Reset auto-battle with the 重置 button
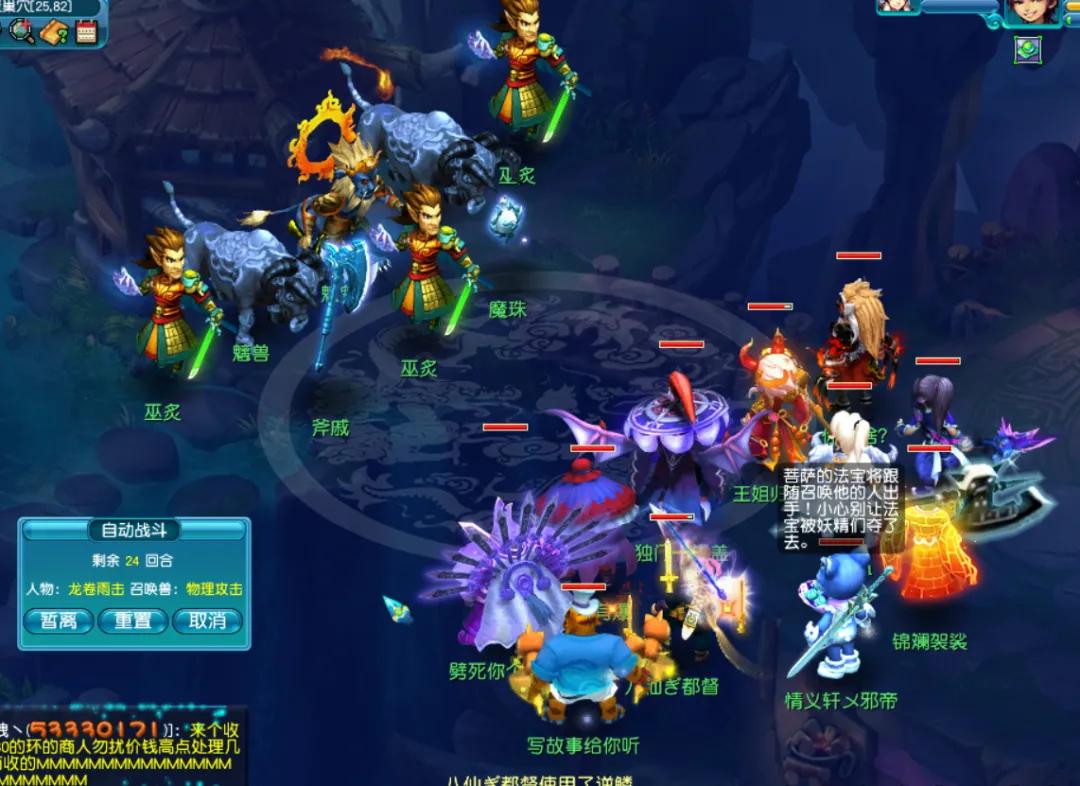 (x=133, y=621)
